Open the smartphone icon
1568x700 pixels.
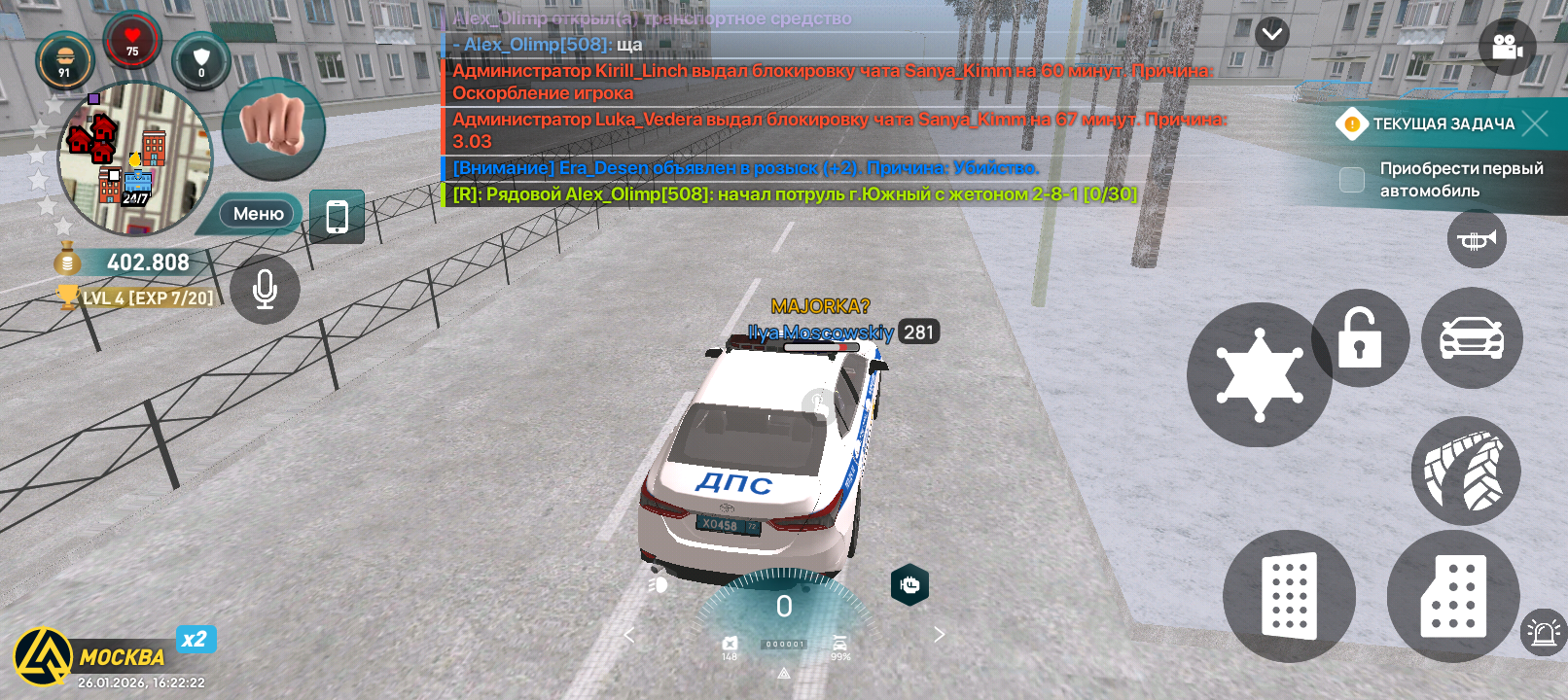[x=337, y=216]
